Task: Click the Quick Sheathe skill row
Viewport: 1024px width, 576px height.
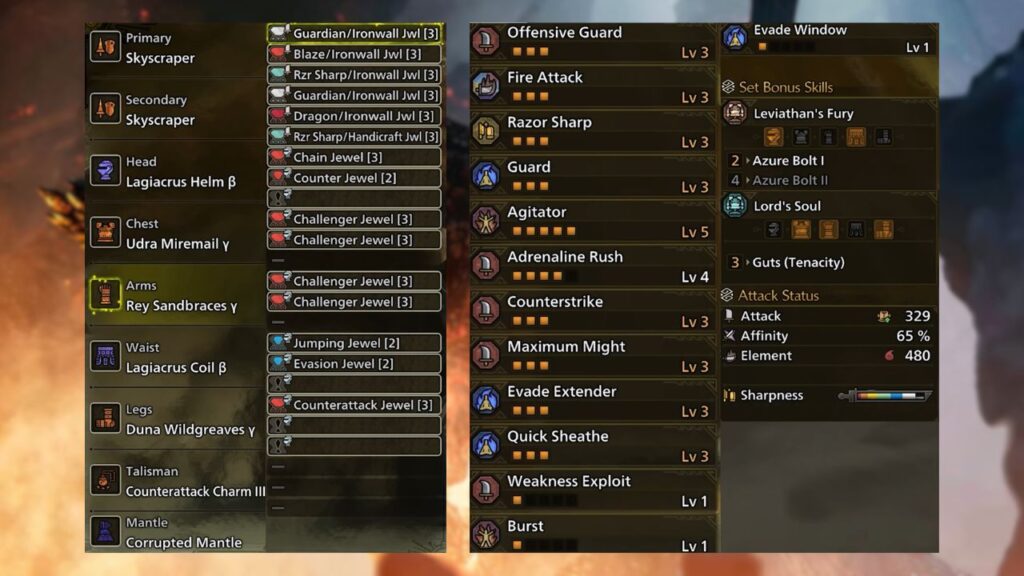Action: tap(593, 446)
